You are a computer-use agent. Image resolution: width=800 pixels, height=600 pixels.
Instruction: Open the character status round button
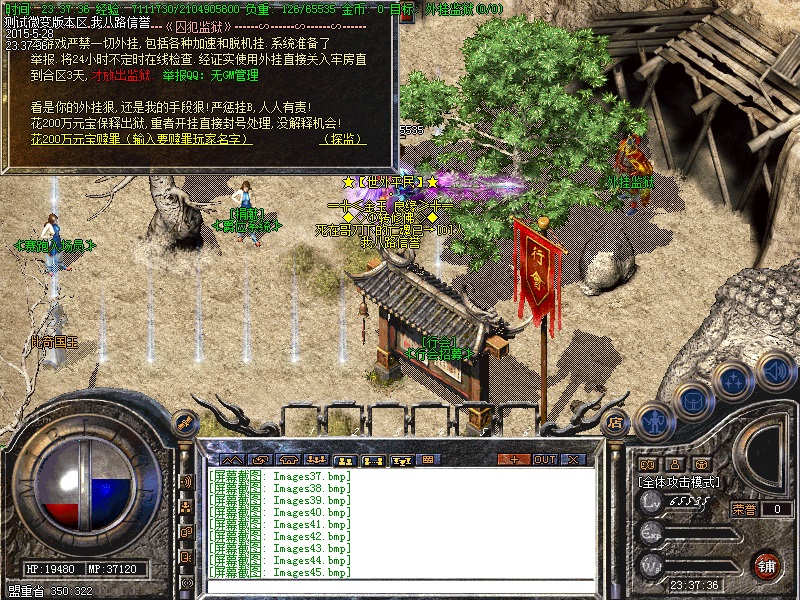pos(653,423)
